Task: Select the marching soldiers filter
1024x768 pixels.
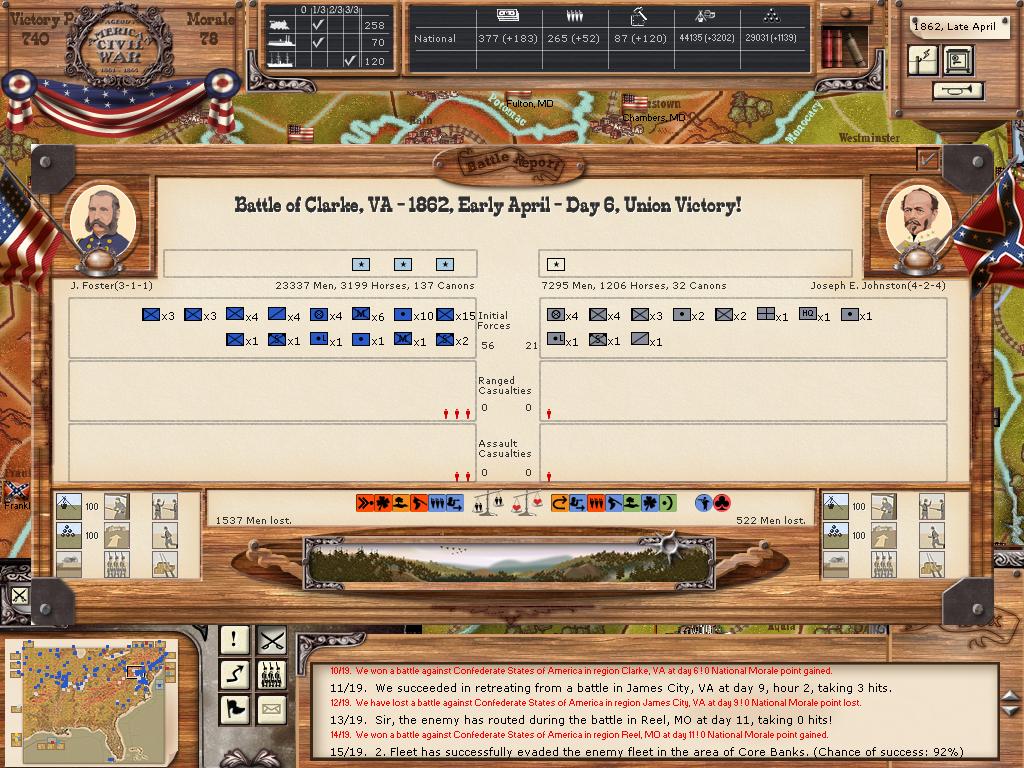Action: [x=271, y=675]
